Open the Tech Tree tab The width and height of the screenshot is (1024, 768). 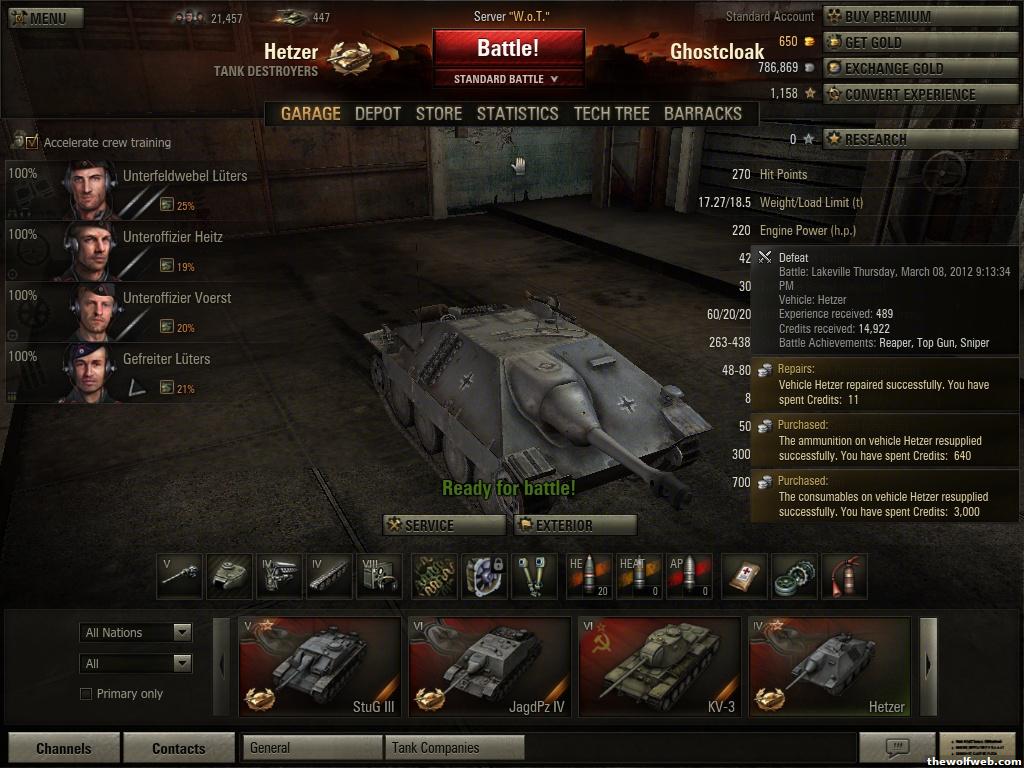pyautogui.click(x=611, y=113)
